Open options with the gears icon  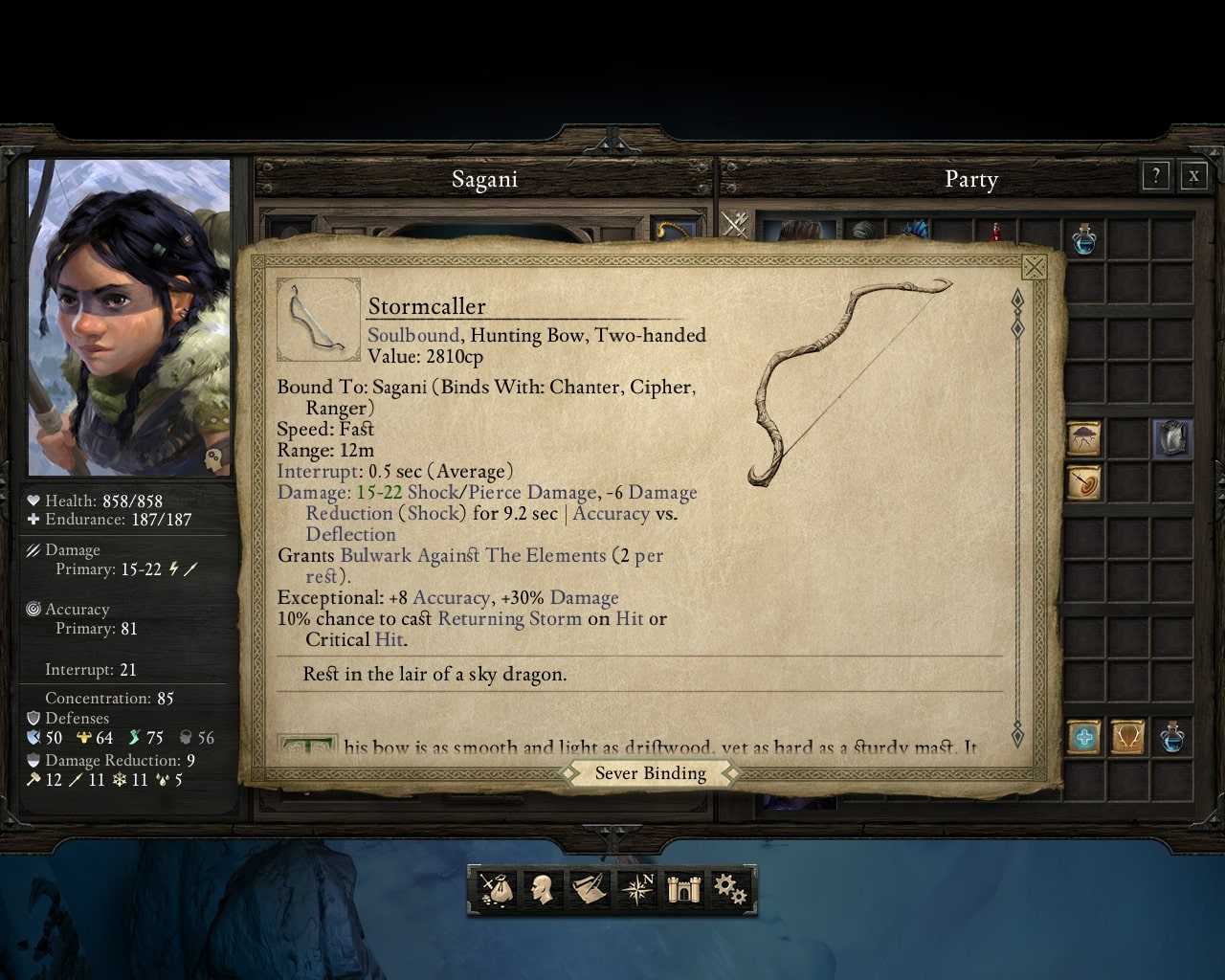730,889
